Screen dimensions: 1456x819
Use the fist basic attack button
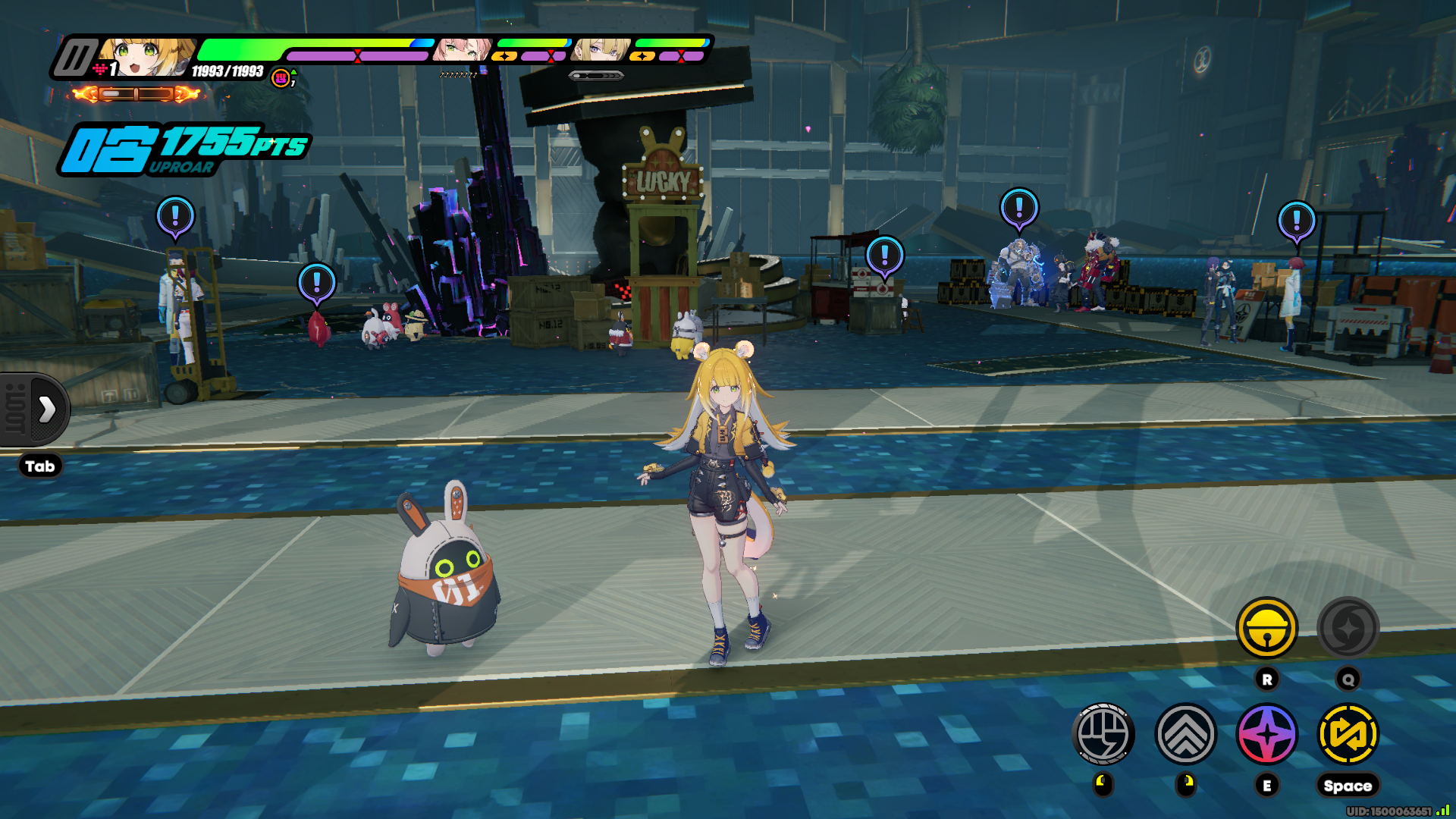tap(1103, 734)
